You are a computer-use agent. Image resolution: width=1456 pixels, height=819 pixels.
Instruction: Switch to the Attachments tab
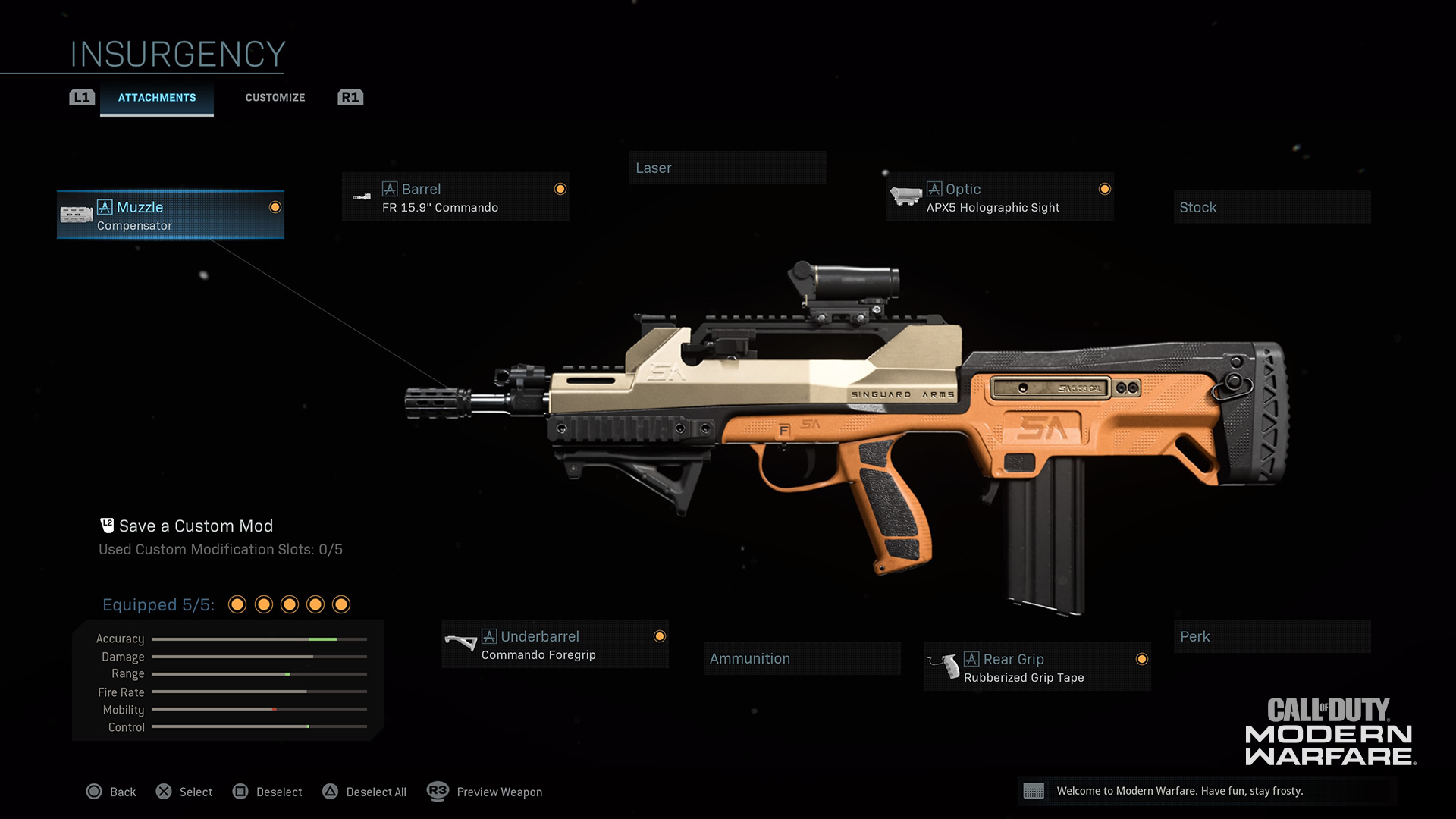pos(156,98)
